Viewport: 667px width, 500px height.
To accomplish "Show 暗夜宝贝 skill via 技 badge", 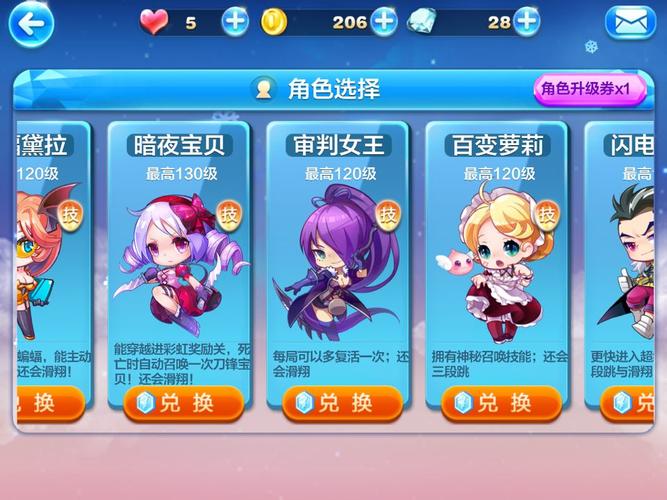I will click(x=230, y=213).
